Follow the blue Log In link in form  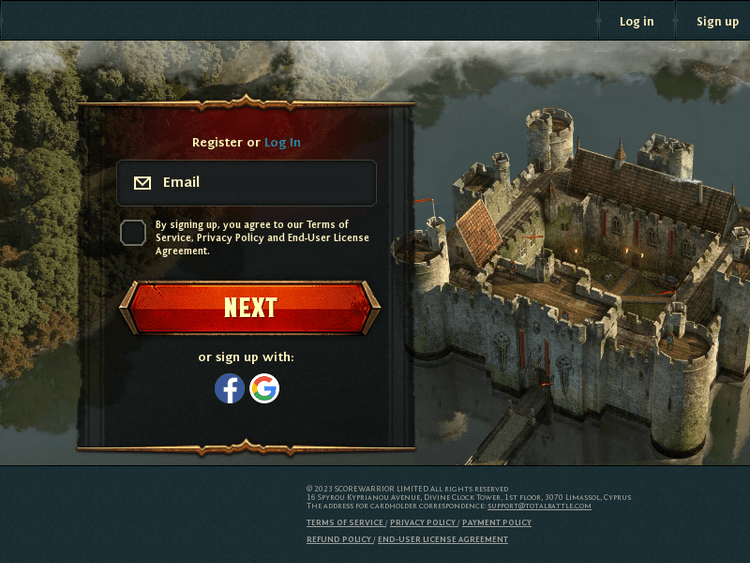[282, 142]
